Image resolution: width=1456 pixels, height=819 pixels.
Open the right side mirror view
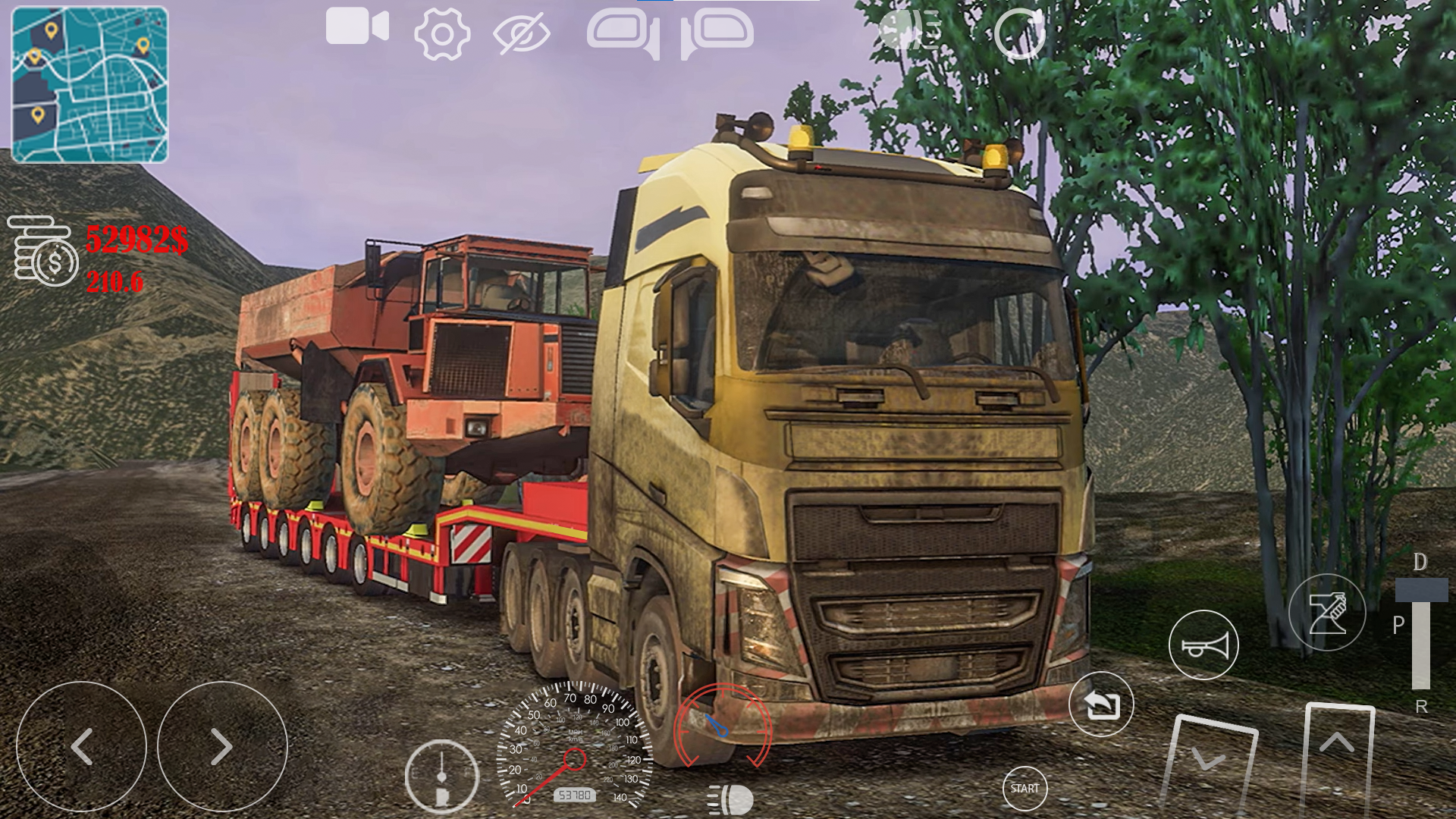(x=717, y=32)
